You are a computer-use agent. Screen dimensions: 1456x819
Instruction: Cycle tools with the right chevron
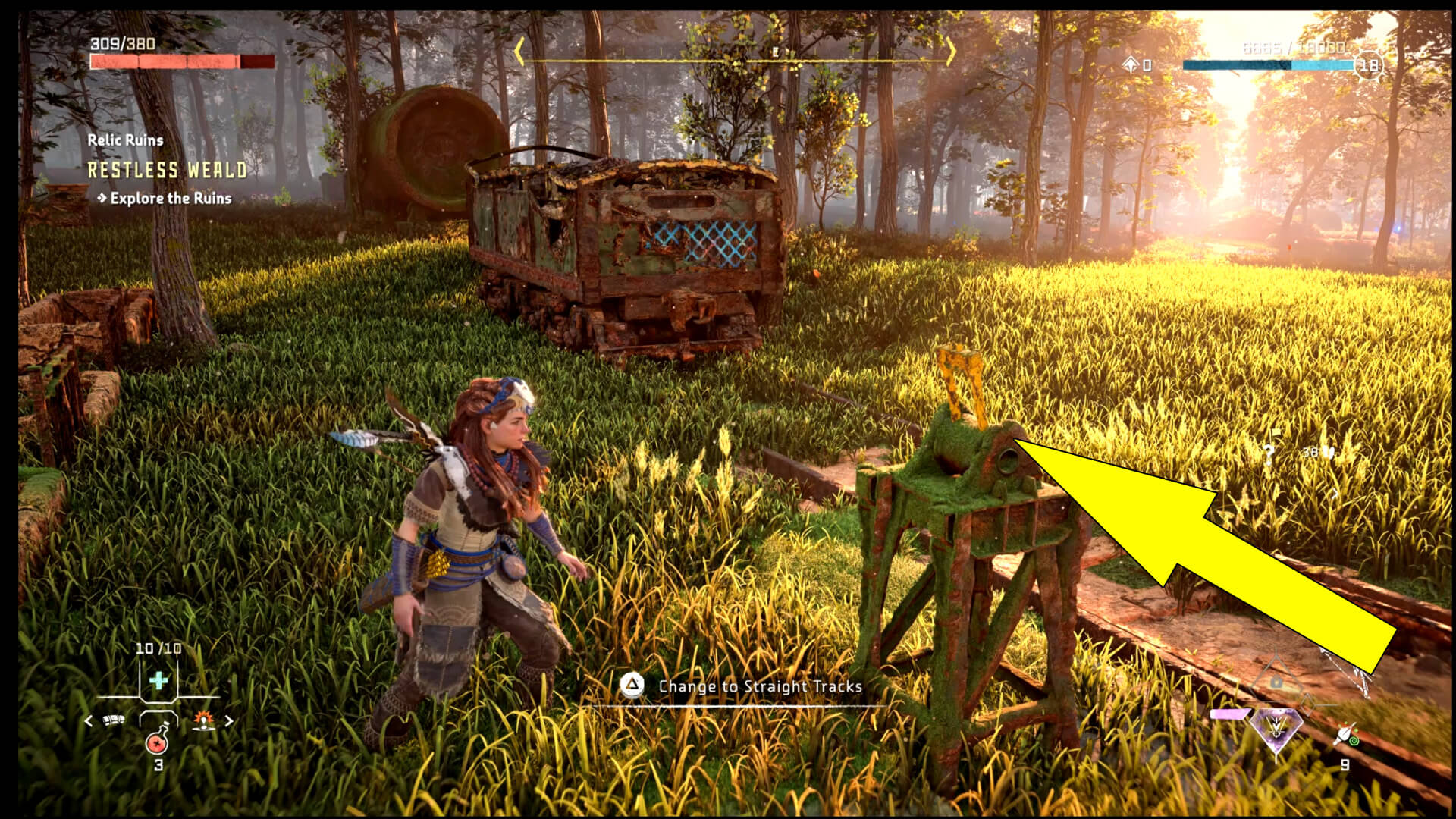click(229, 720)
